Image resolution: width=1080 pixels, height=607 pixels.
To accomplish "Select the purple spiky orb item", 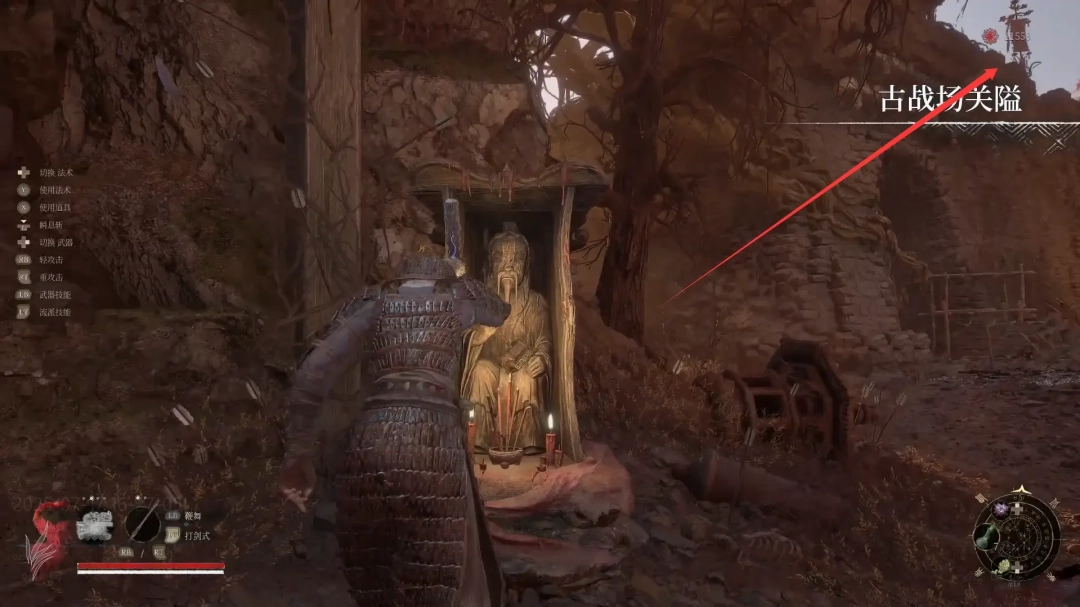I will pos(1002,509).
